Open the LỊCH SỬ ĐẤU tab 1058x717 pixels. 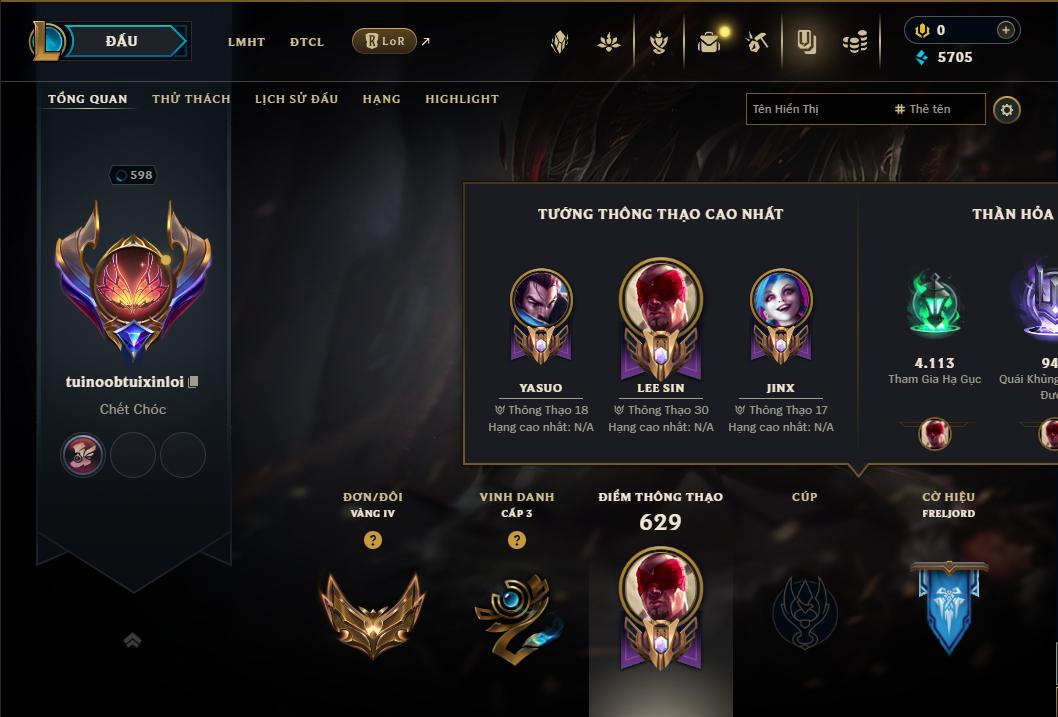point(296,99)
